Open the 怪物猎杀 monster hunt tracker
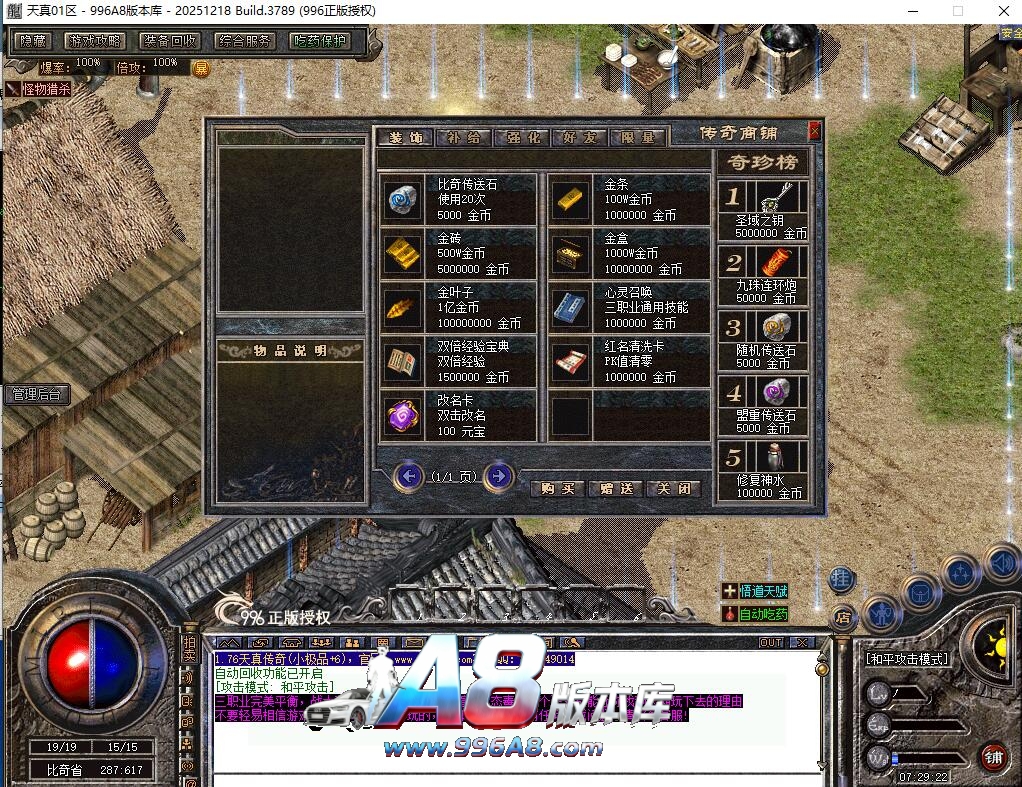This screenshot has height=787, width=1022. (40, 89)
